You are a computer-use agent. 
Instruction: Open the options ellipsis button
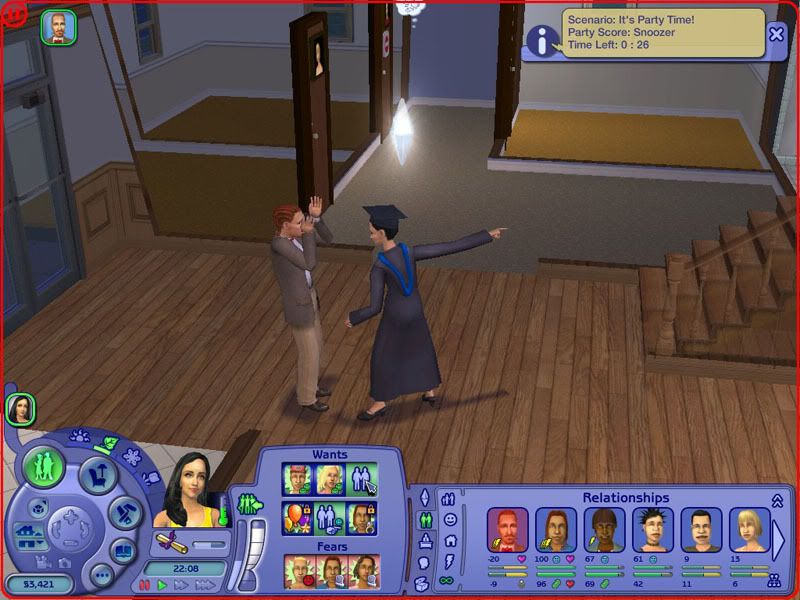click(x=100, y=575)
